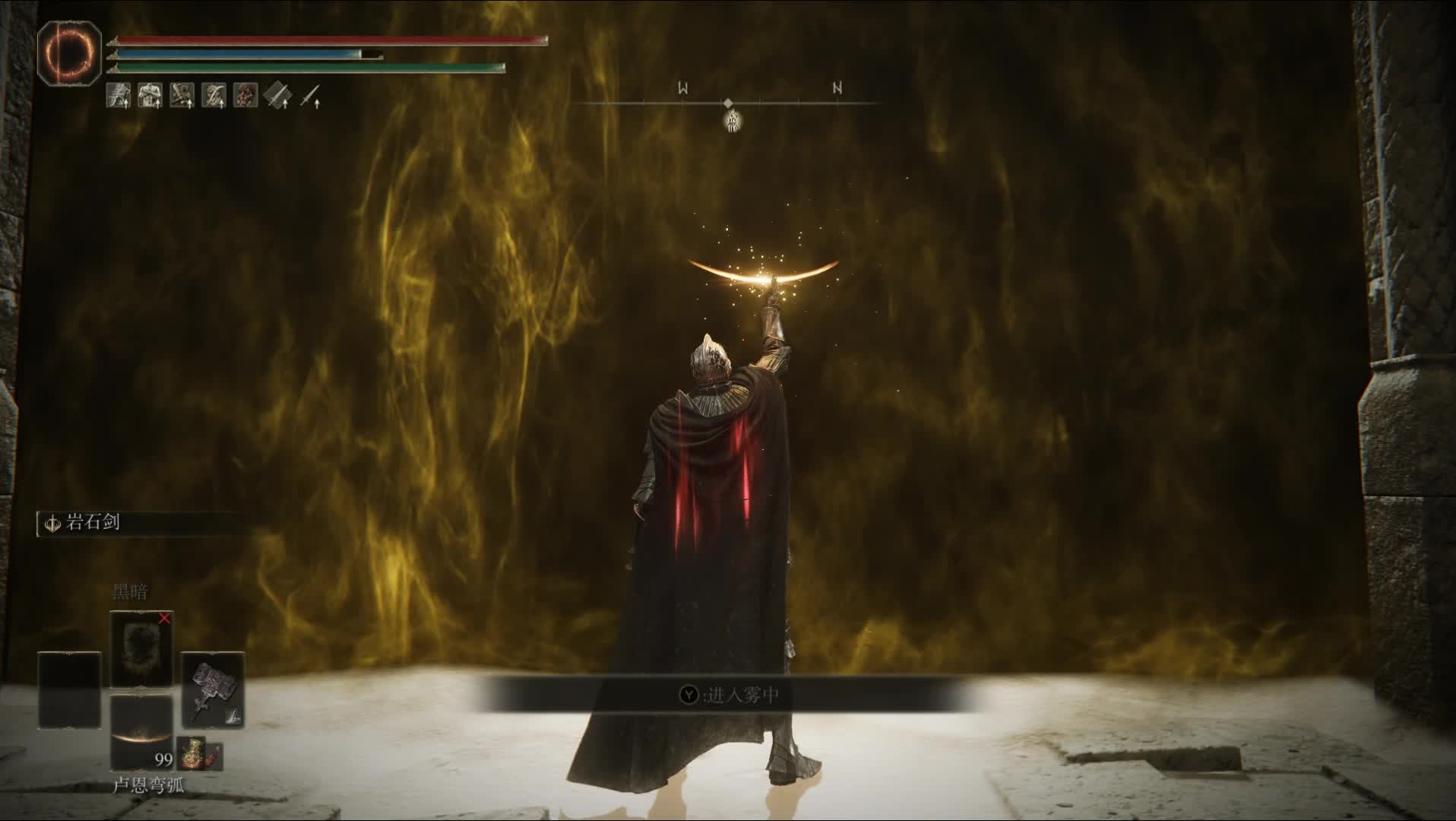Click the compass marker icon
Image resolution: width=1456 pixels, height=821 pixels.
coord(733,120)
